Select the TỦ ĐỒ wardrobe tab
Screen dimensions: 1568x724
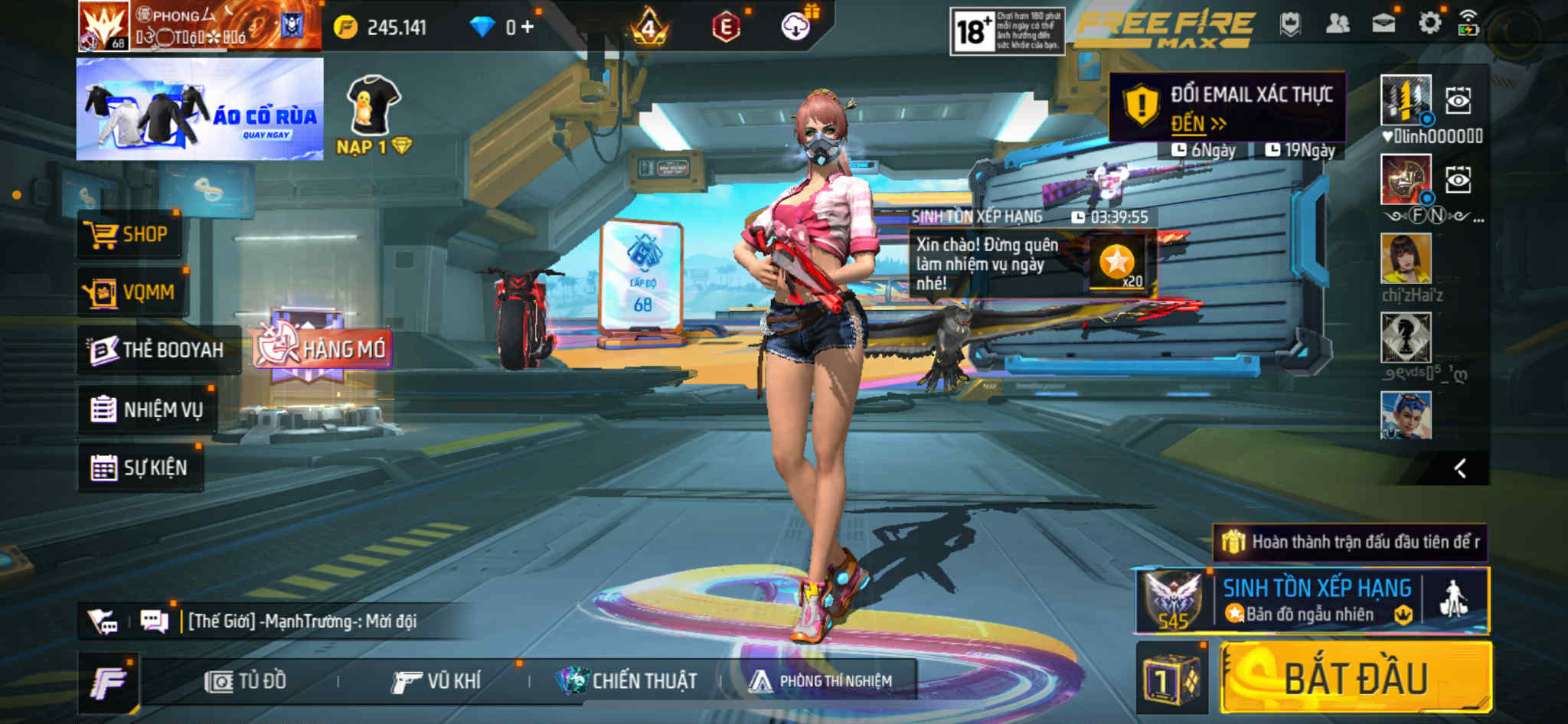246,681
